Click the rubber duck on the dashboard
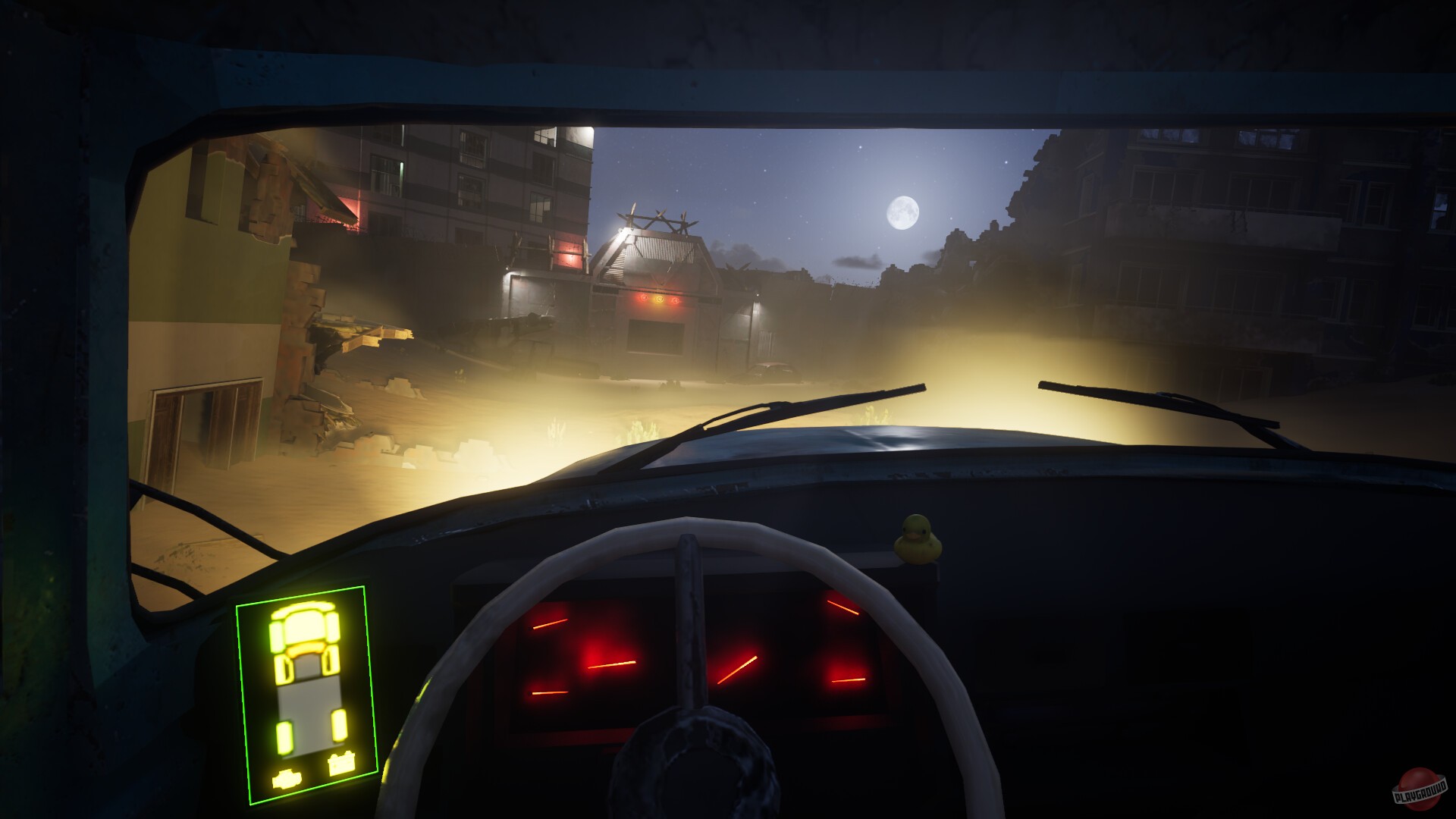Viewport: 1456px width, 819px height. (915, 538)
